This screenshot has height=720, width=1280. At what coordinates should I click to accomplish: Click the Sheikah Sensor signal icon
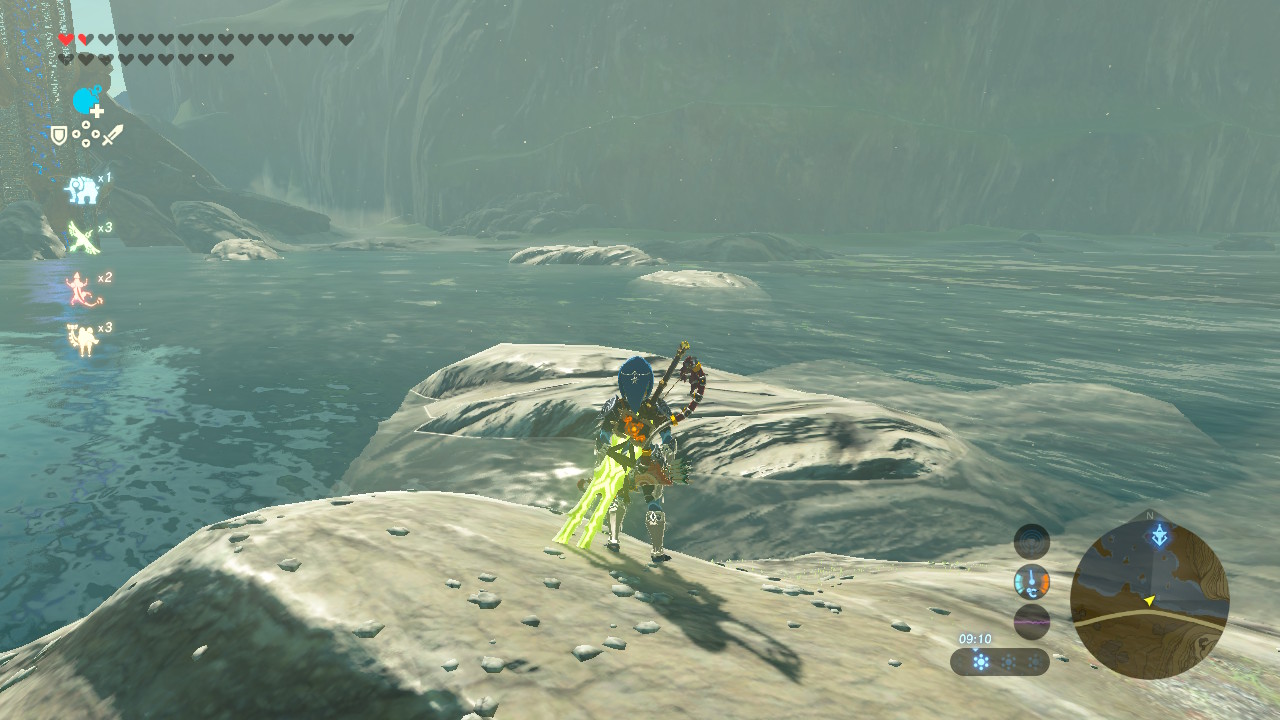[1031, 542]
